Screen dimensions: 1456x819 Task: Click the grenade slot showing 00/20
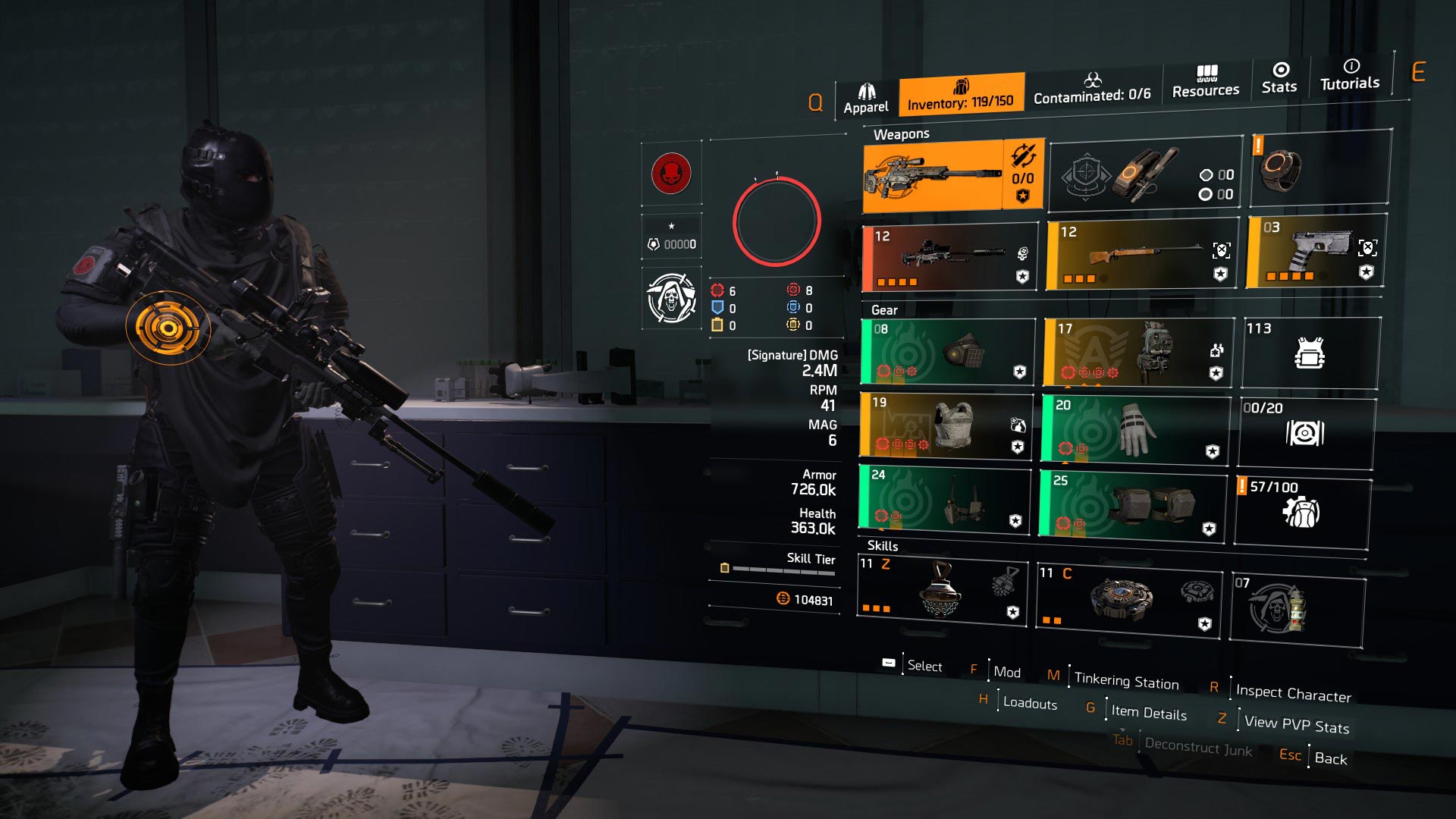1306,431
